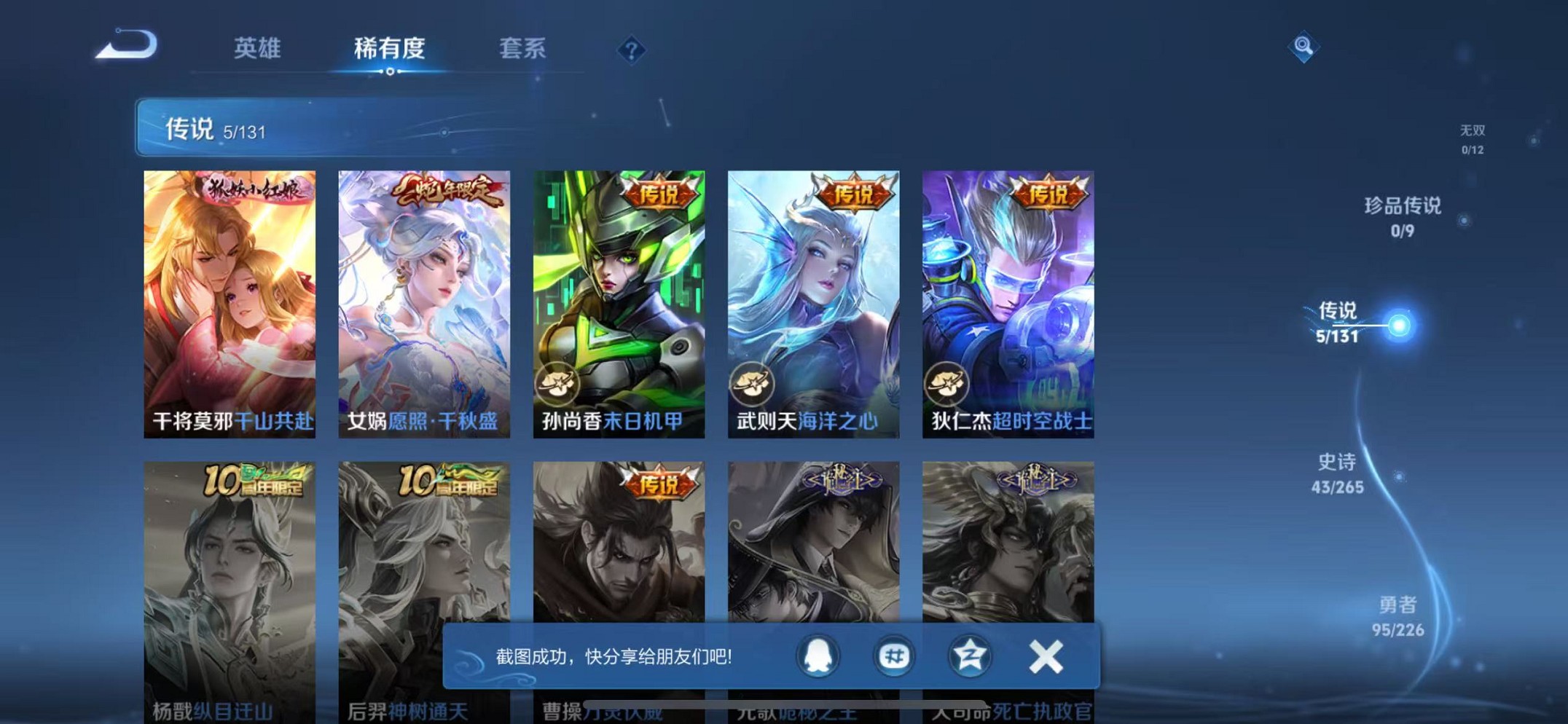Screen dimensions: 1568x724
Task: Dismiss the screenshot share bar
Action: (1045, 655)
